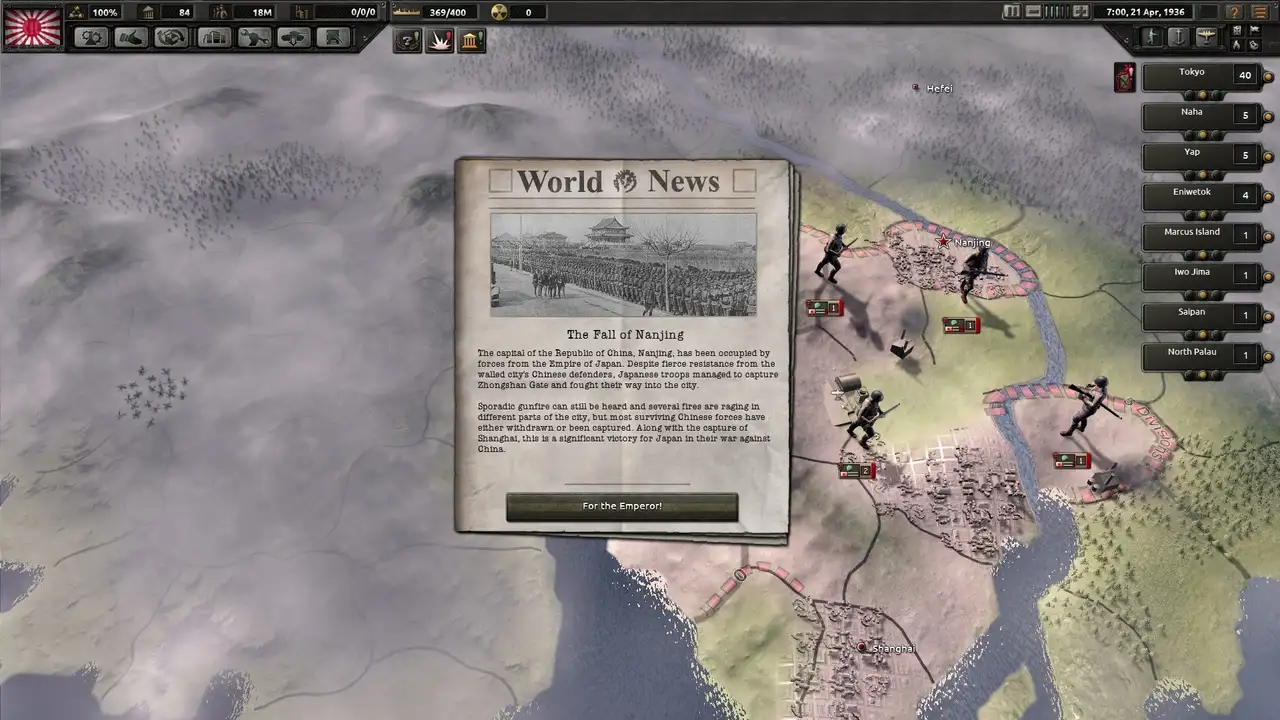Viewport: 1280px width, 720px height.
Task: Confirm the news with 'For the Emperor!'
Action: point(622,507)
